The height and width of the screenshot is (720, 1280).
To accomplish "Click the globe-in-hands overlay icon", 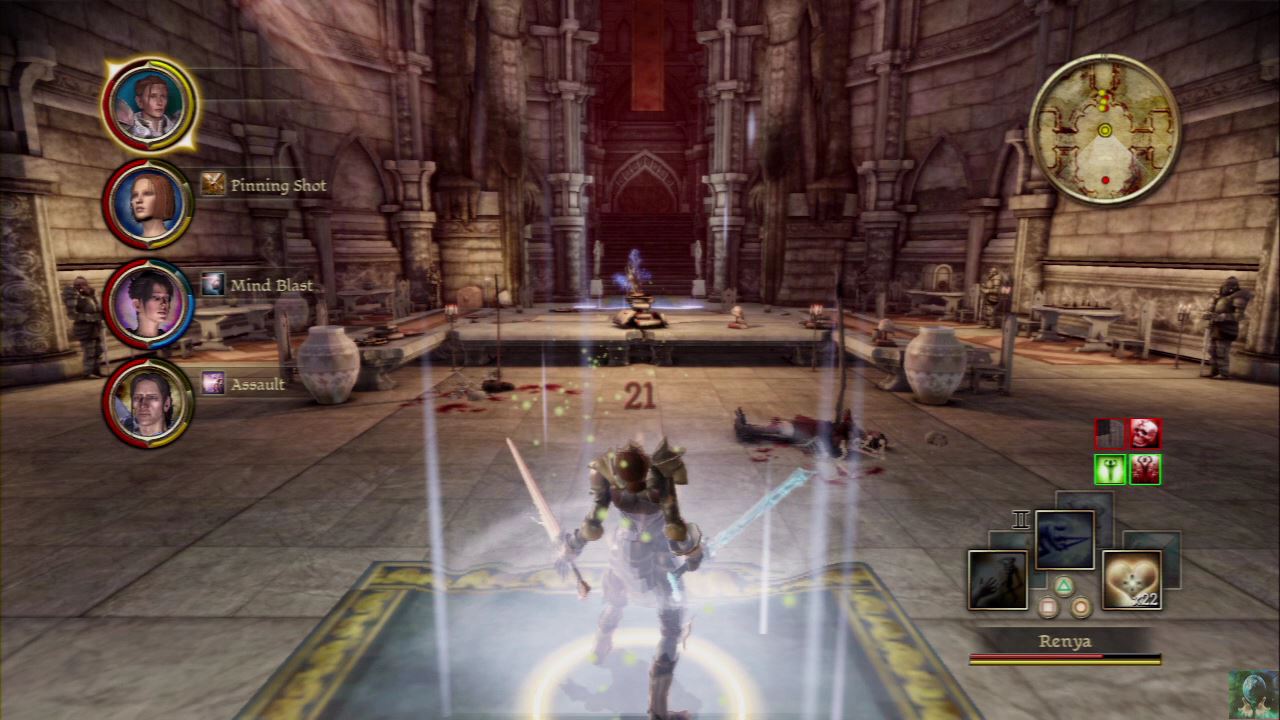I will [1253, 695].
